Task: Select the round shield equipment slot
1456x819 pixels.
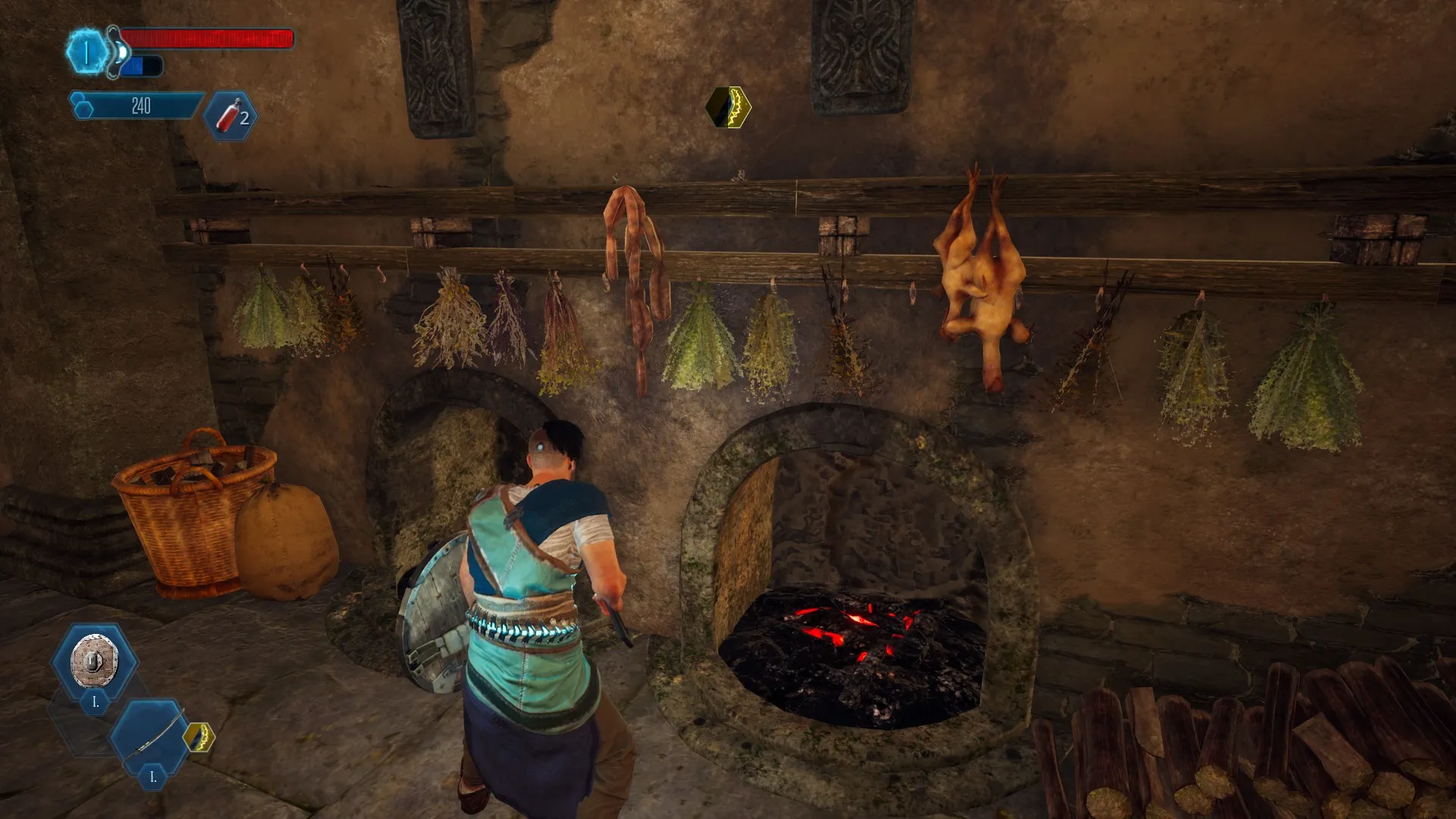Action: pyautogui.click(x=94, y=661)
